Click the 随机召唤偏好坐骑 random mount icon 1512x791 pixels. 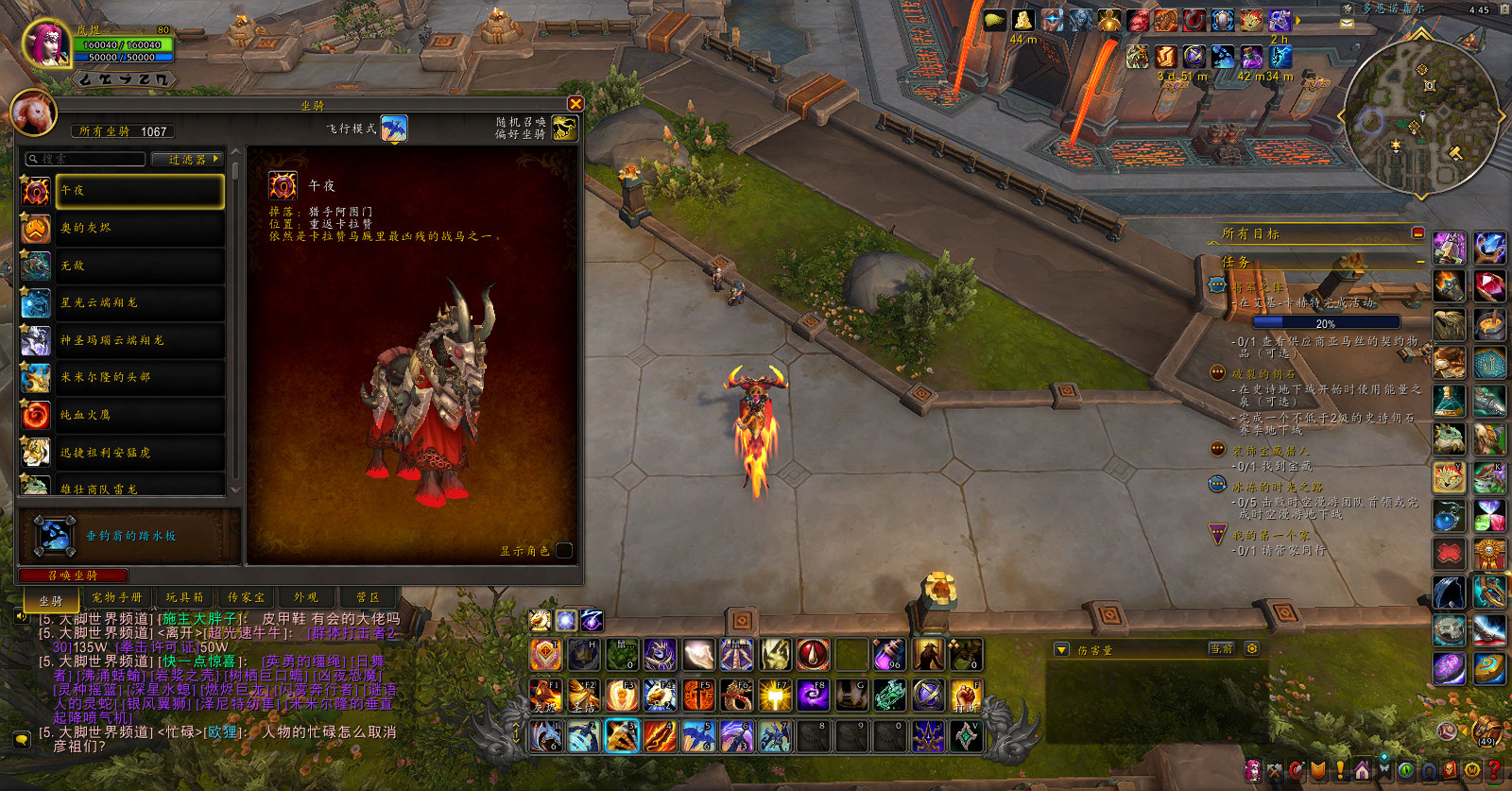pyautogui.click(x=564, y=128)
